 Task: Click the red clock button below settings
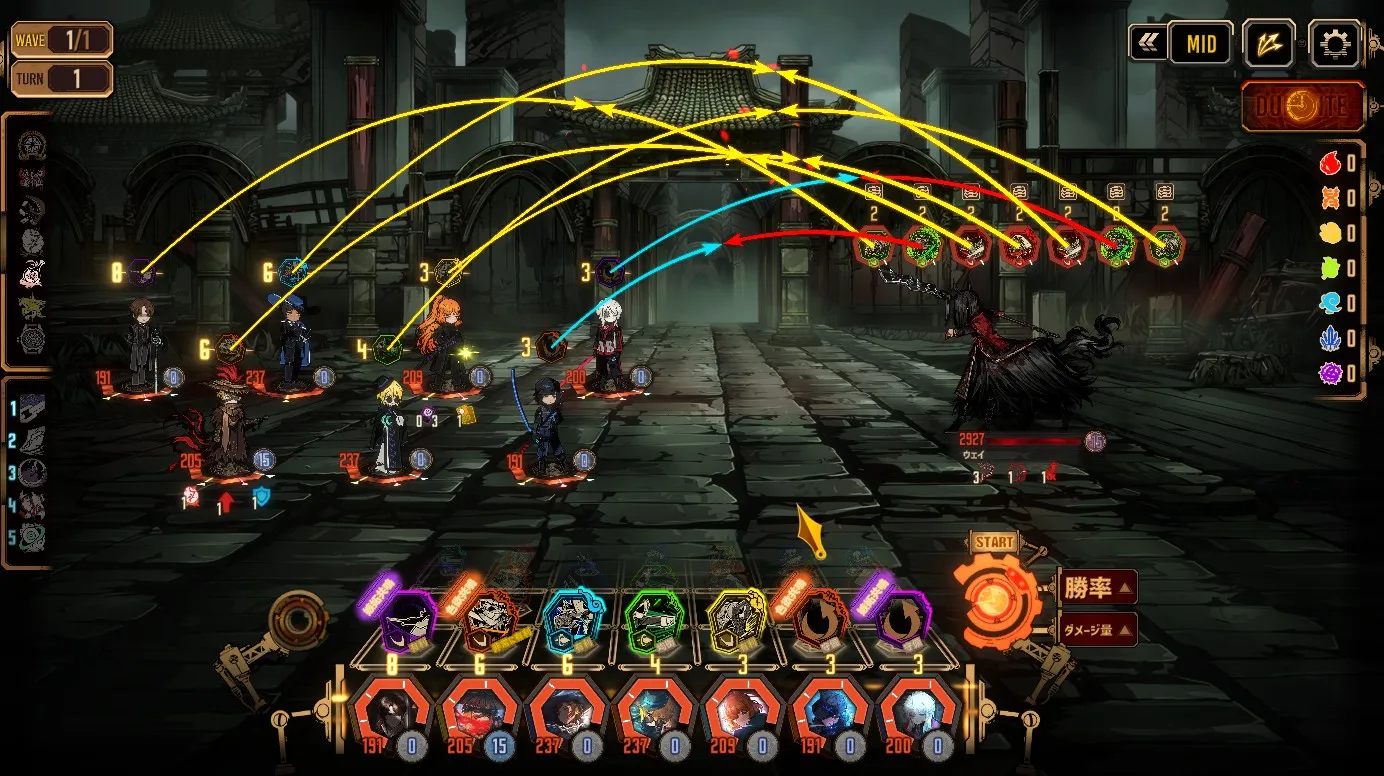tap(1302, 107)
